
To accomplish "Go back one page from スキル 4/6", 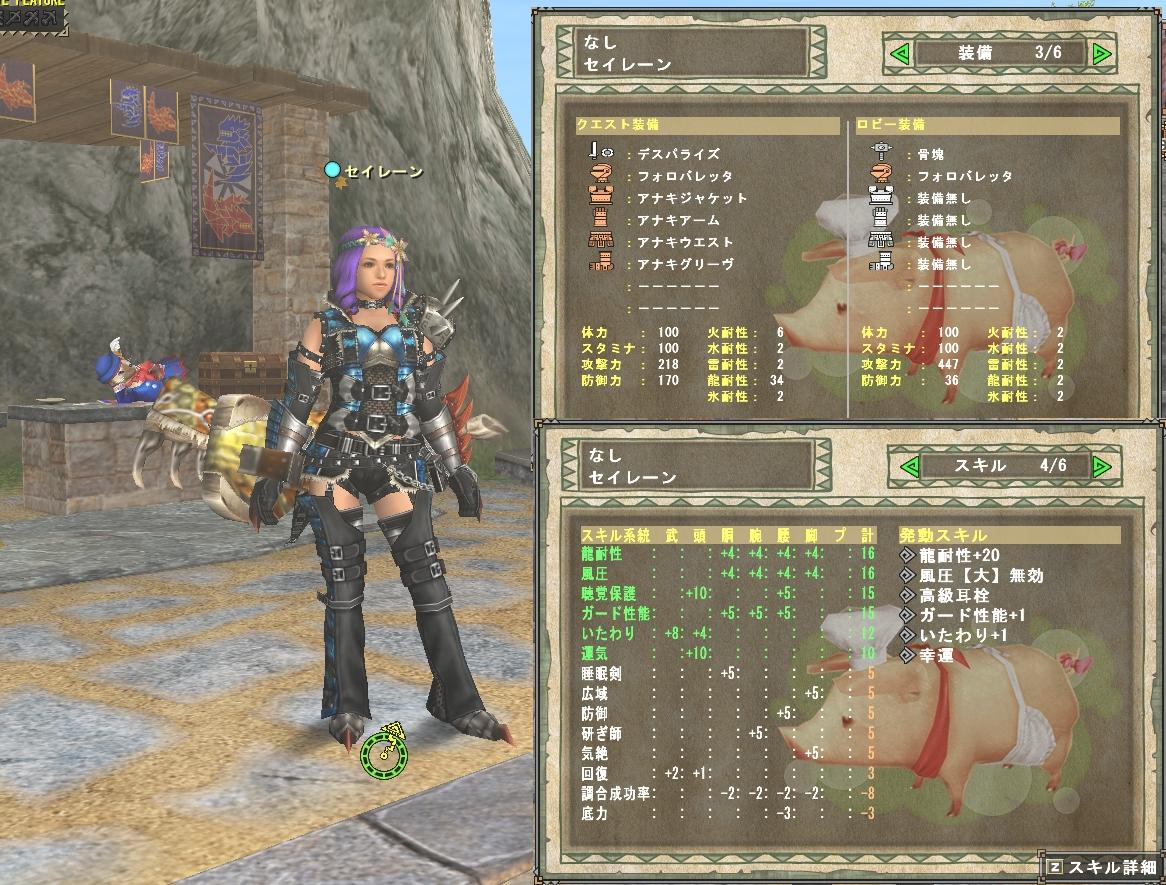I will click(x=910, y=467).
